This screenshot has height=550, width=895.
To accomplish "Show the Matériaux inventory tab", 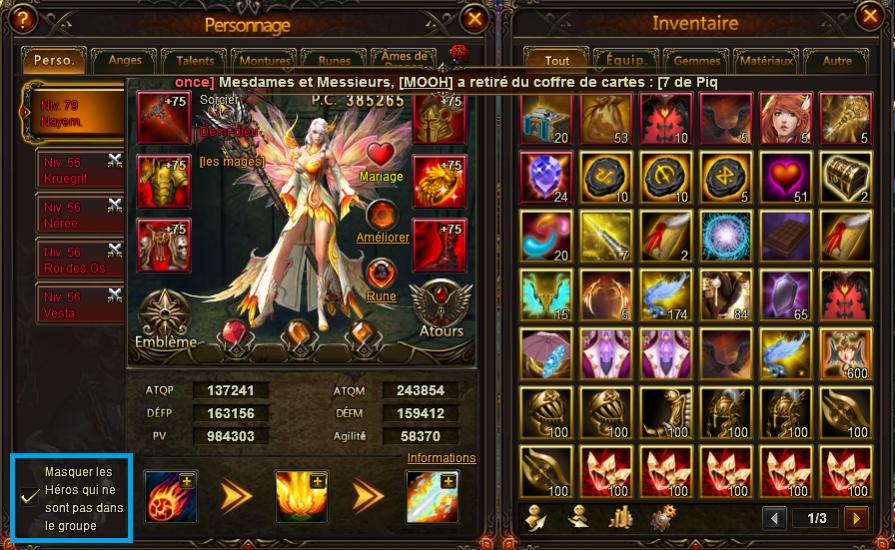I will [768, 61].
